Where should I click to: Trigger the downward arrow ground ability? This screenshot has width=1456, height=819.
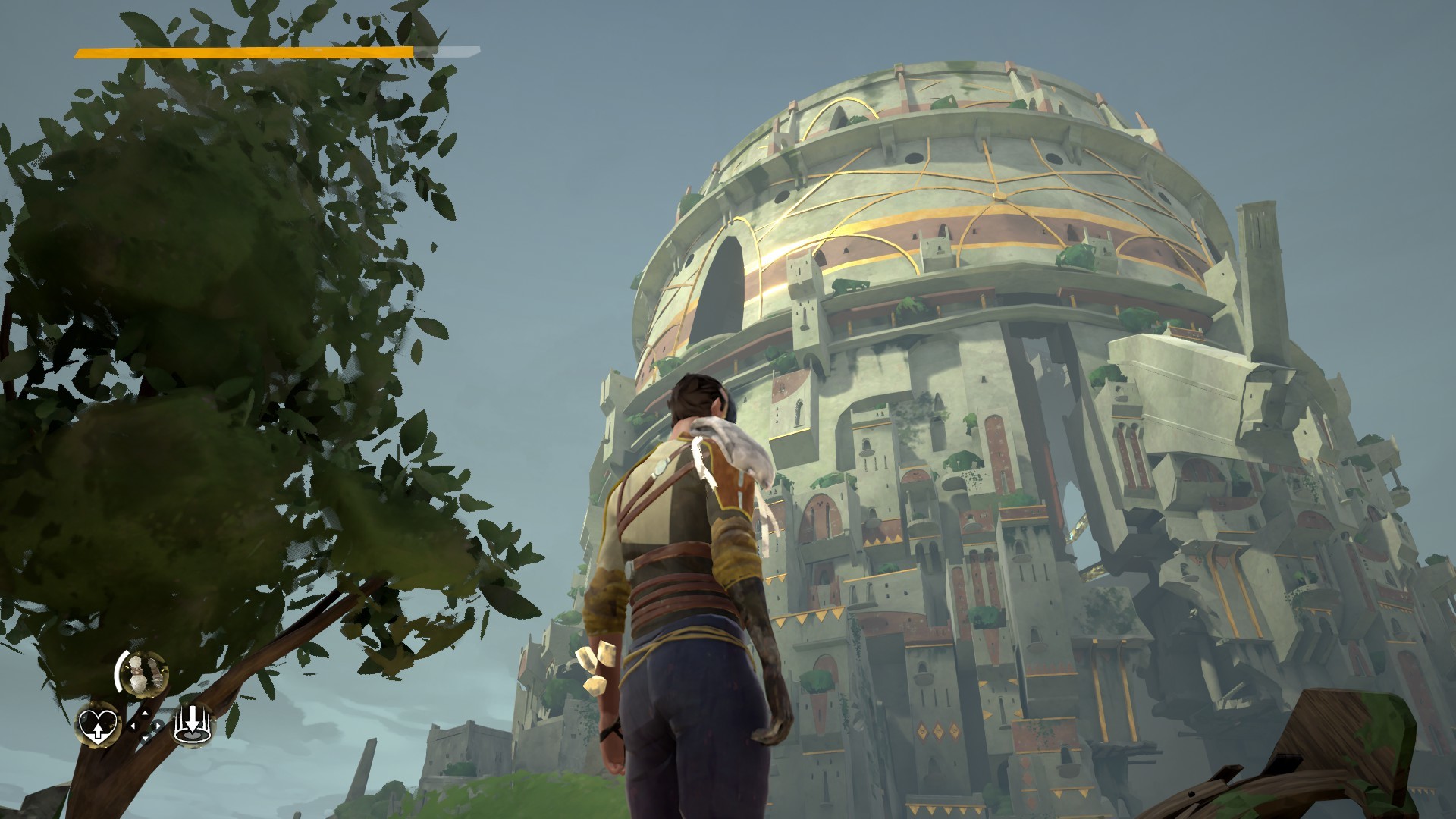click(x=193, y=726)
